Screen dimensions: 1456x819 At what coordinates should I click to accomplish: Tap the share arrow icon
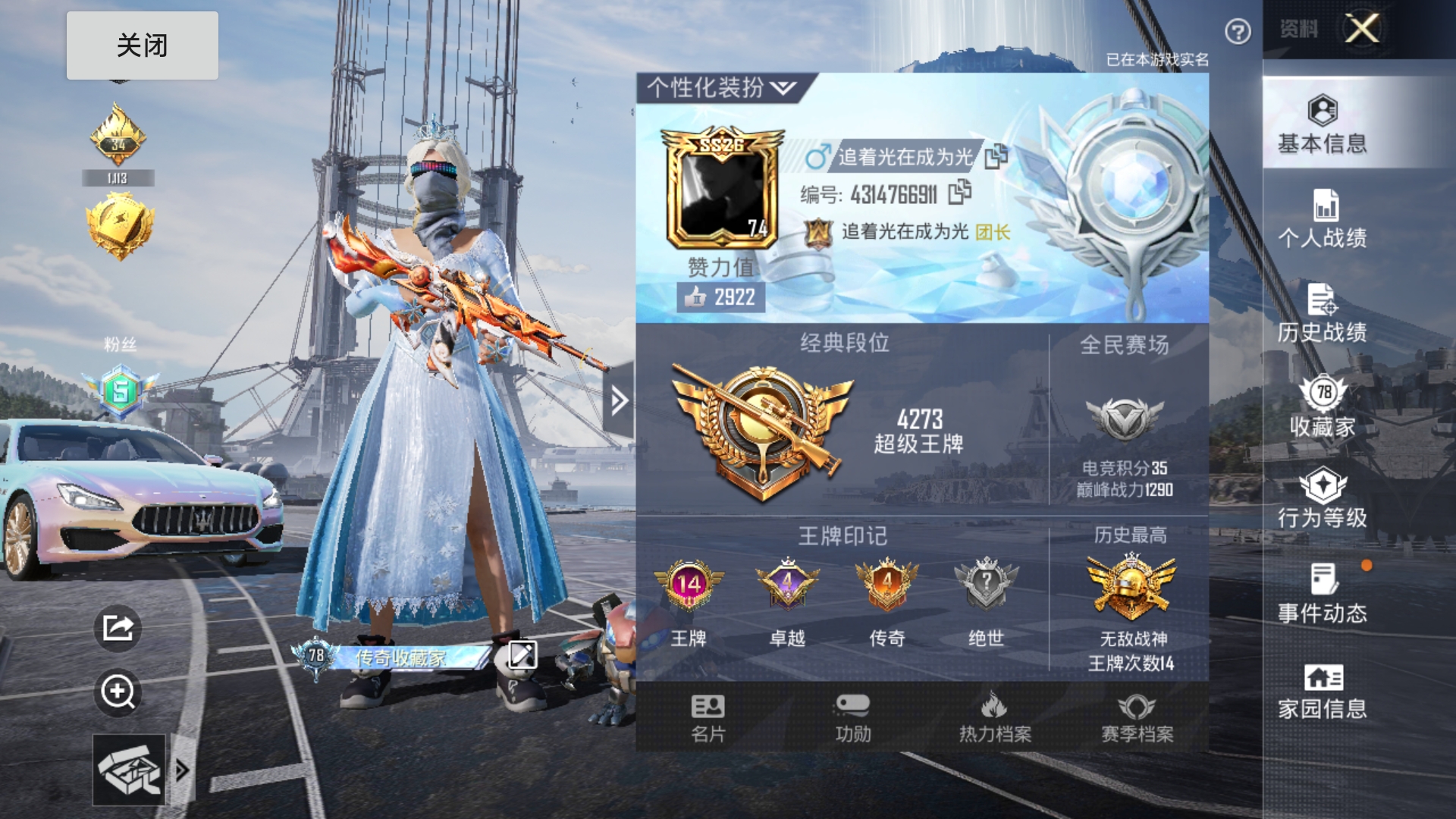point(118,628)
